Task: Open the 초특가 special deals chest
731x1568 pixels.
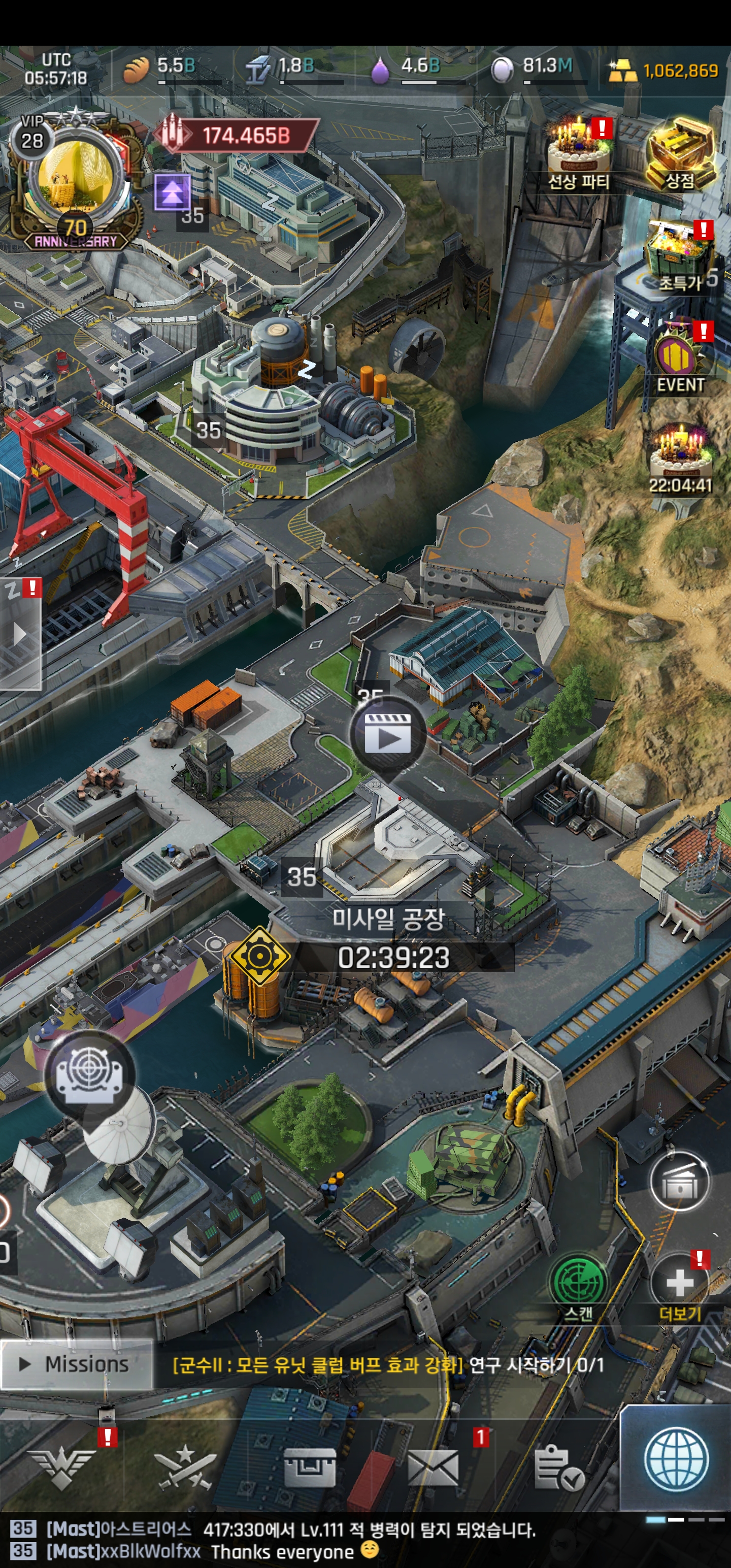Action: point(678,256)
